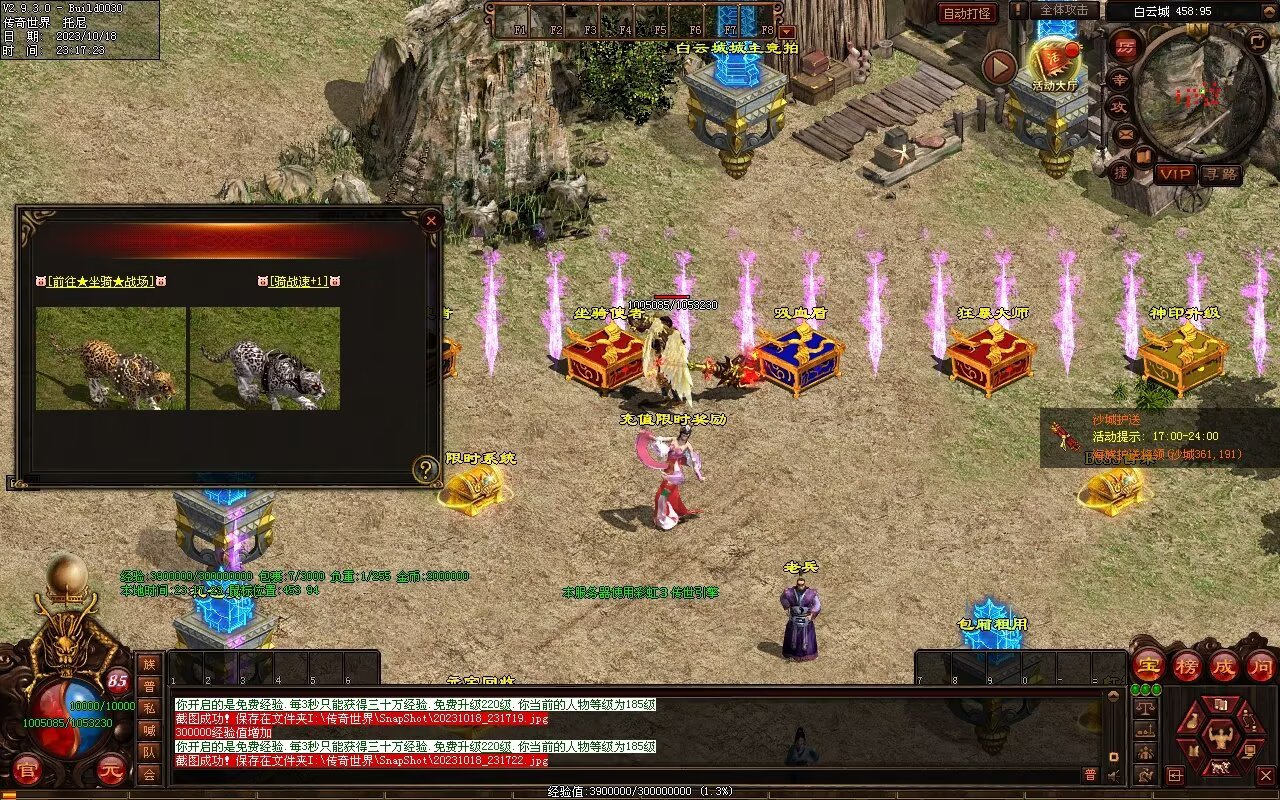Open the mail envelope icon
This screenshot has width=1280, height=800.
coord(1124,134)
